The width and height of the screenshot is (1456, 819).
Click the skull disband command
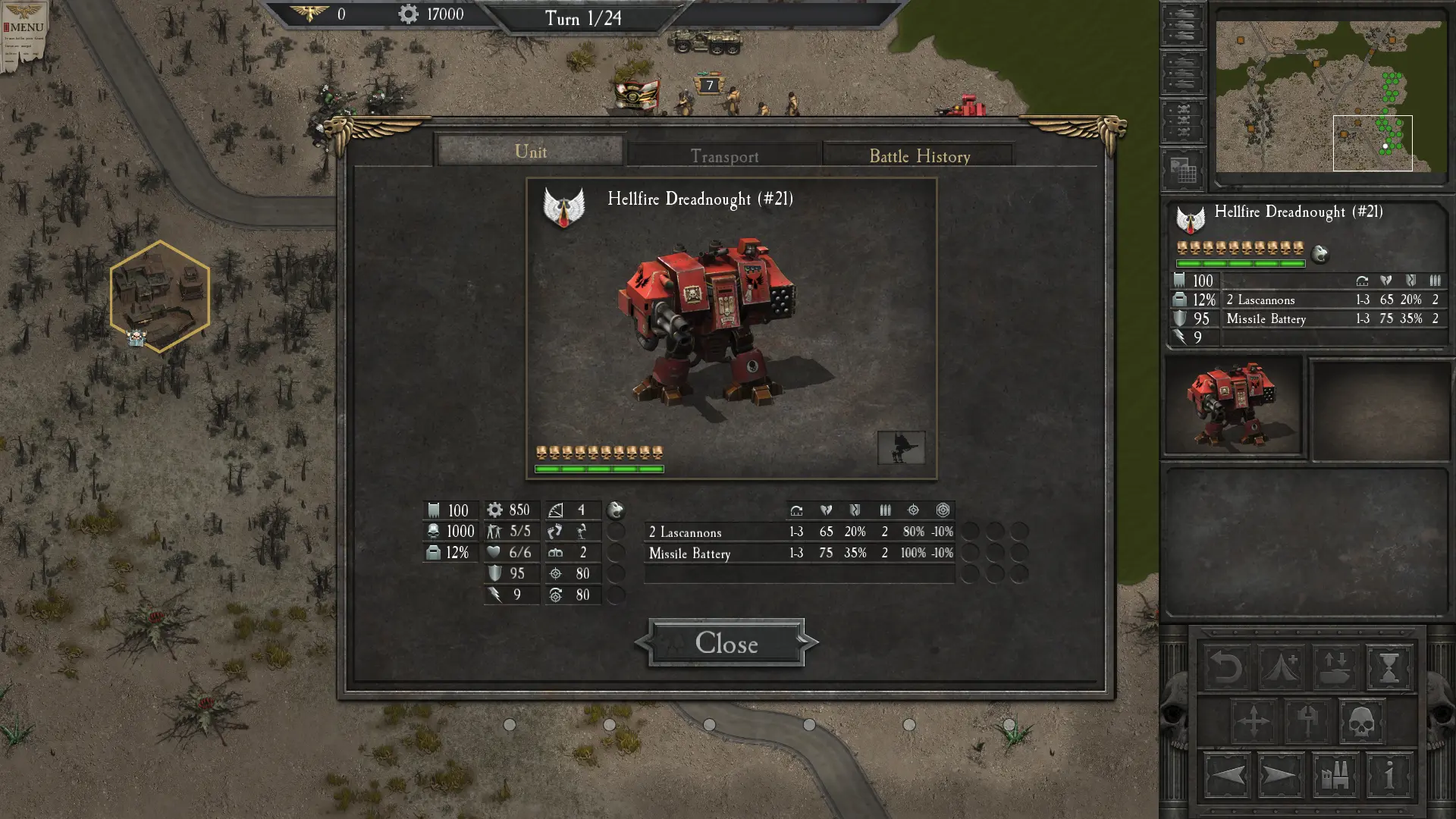click(x=1361, y=721)
